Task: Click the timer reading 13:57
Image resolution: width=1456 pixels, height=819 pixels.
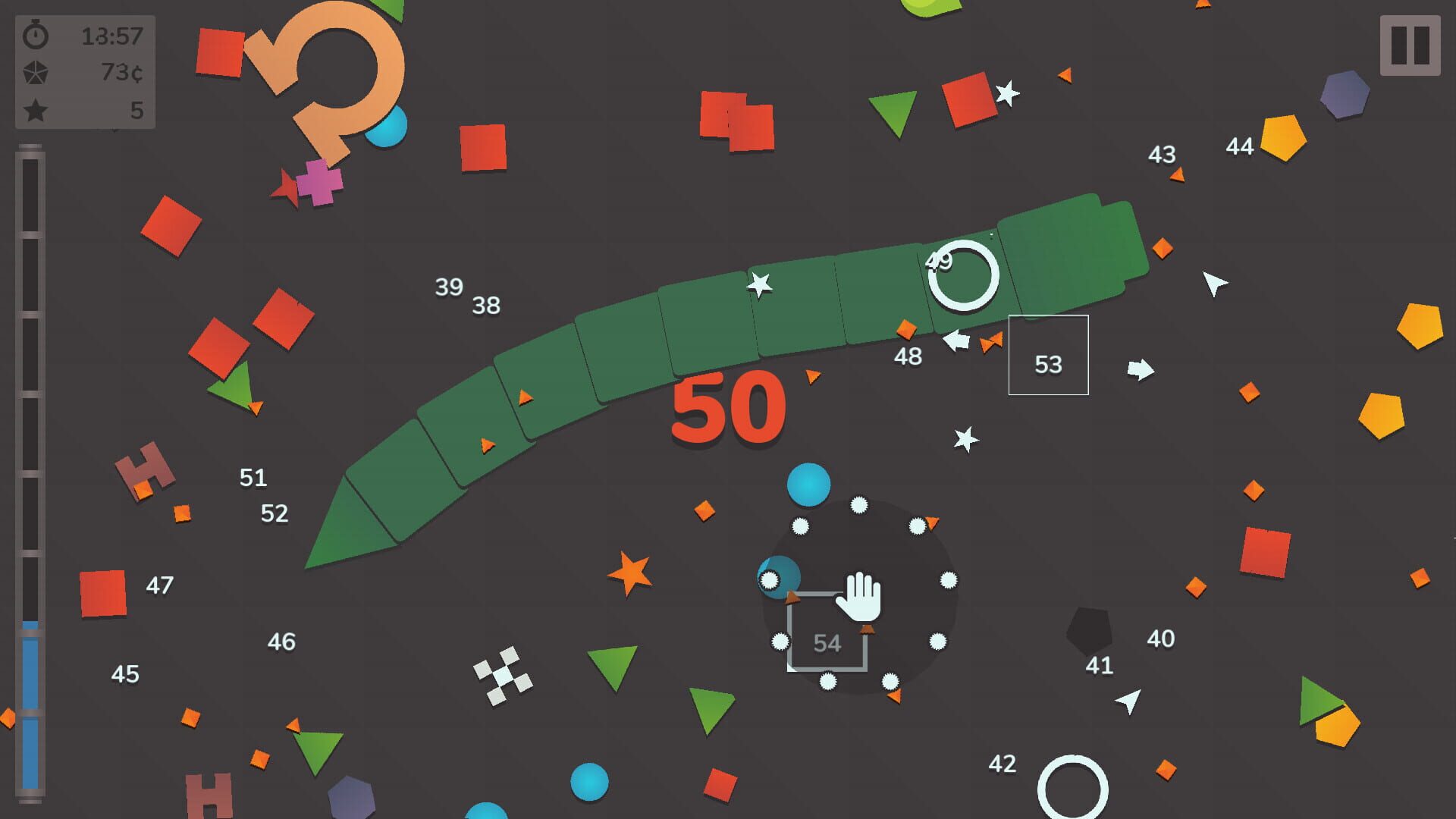Action: 114,35
